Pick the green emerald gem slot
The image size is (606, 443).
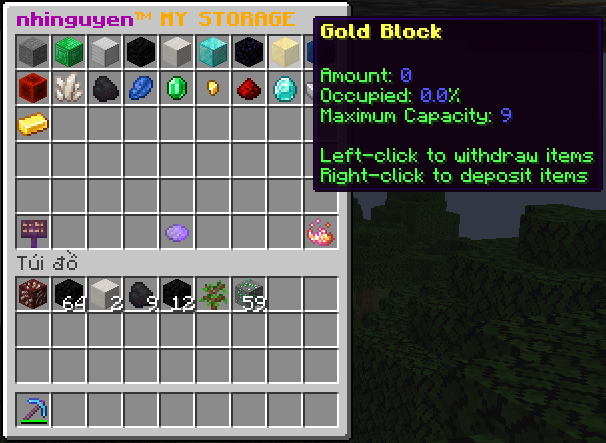coord(177,88)
